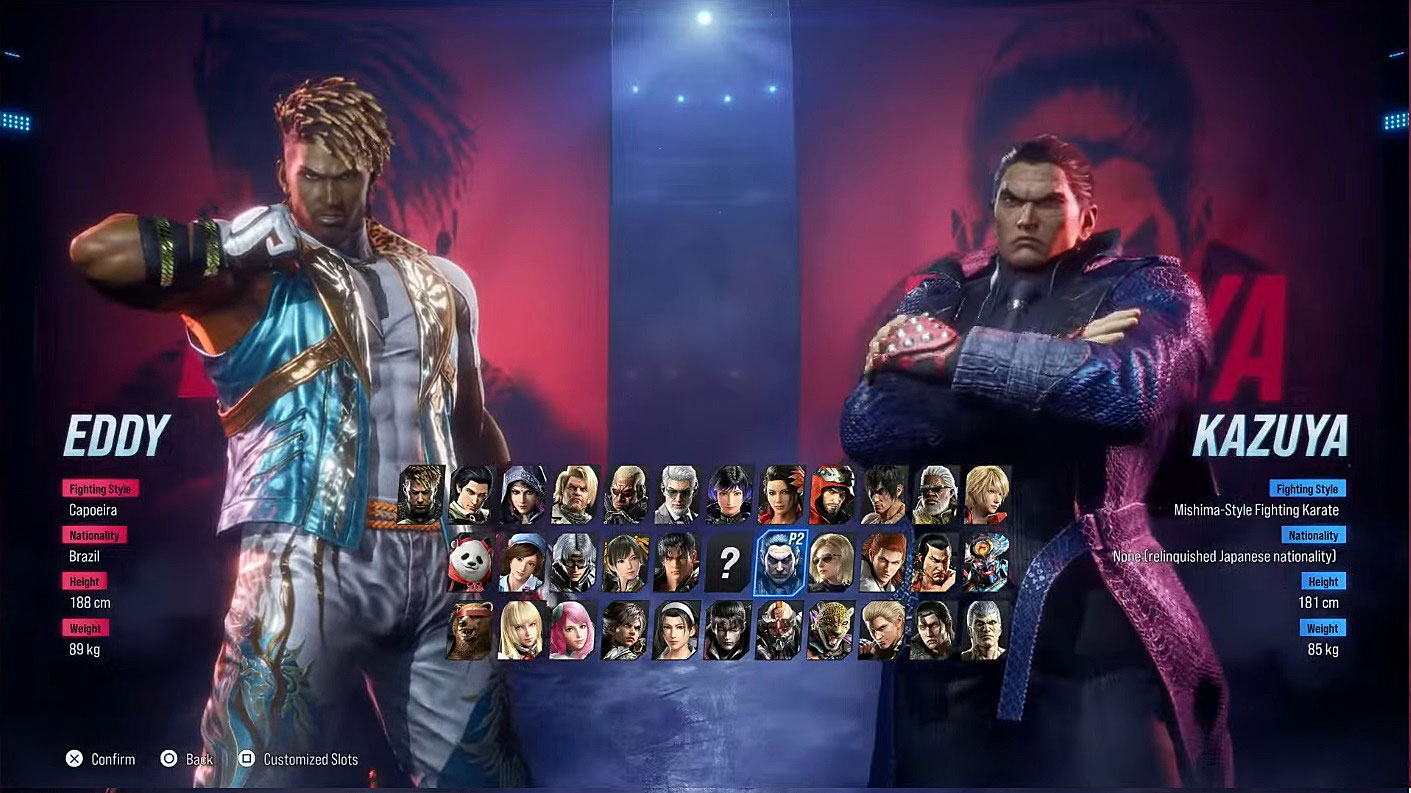This screenshot has width=1411, height=793.
Task: Click Kazuya's highlighted P2 portrait
Action: [780, 563]
